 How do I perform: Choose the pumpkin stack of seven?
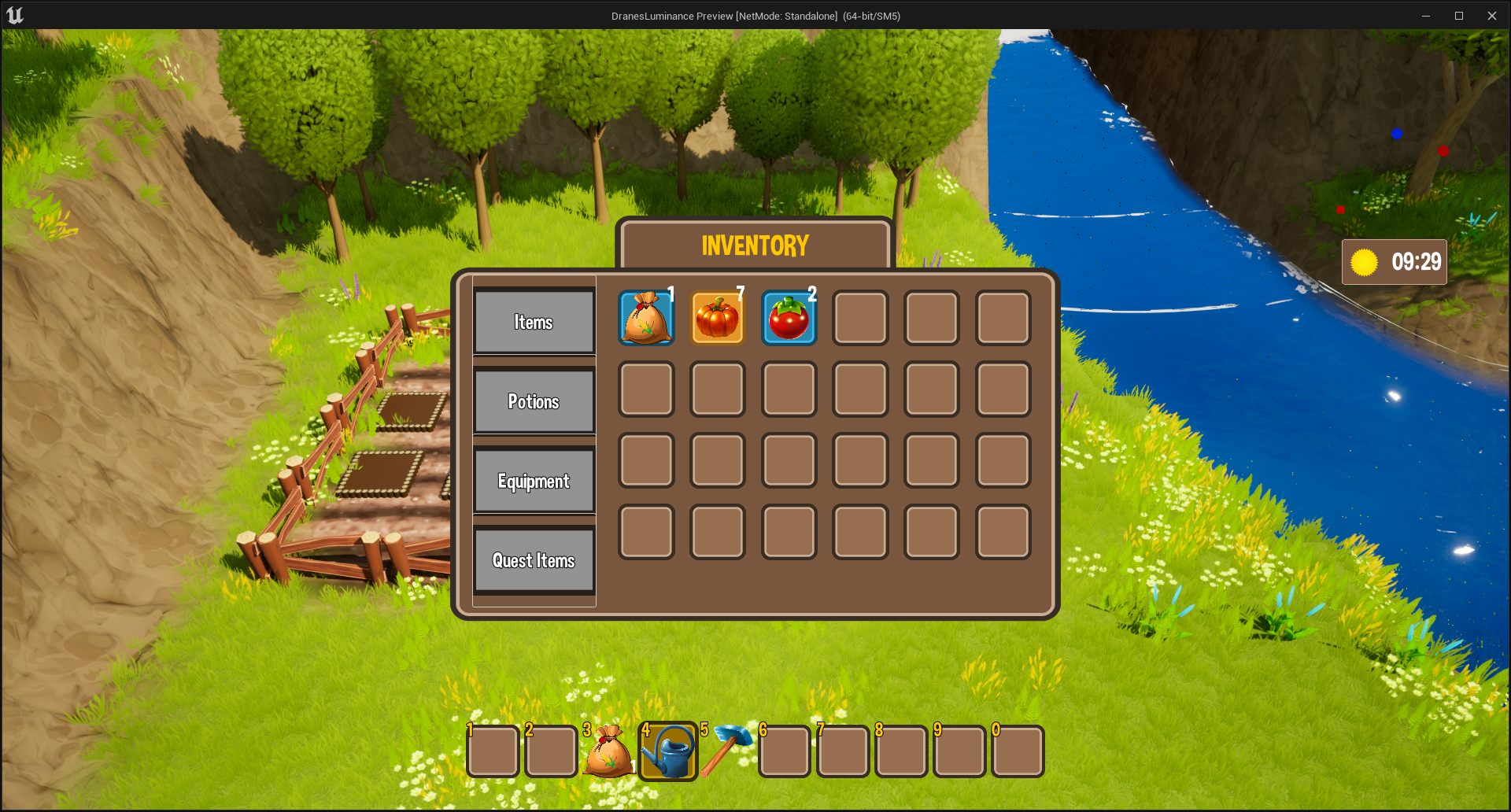[x=717, y=318]
